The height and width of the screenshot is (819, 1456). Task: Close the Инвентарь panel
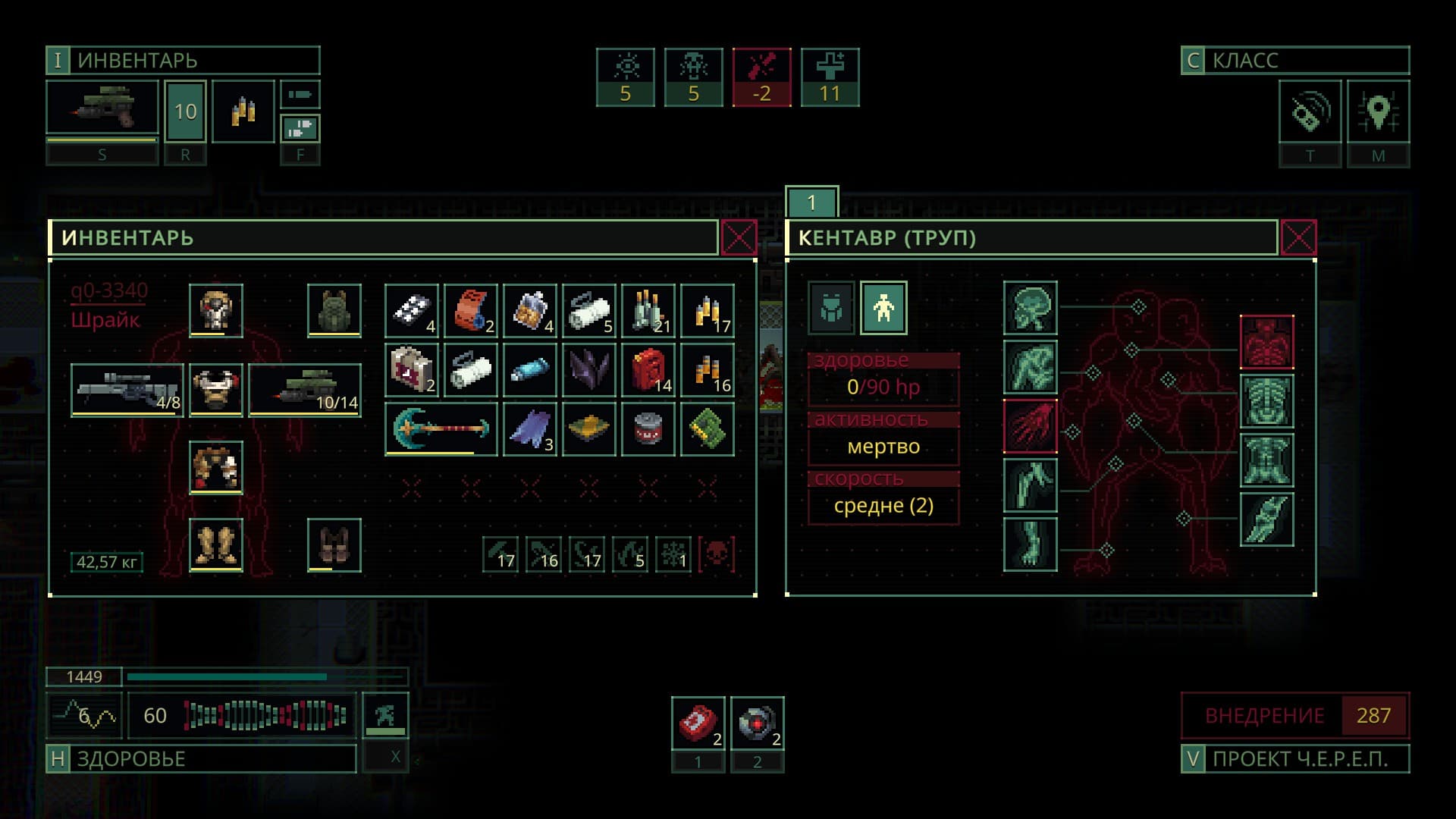(739, 238)
